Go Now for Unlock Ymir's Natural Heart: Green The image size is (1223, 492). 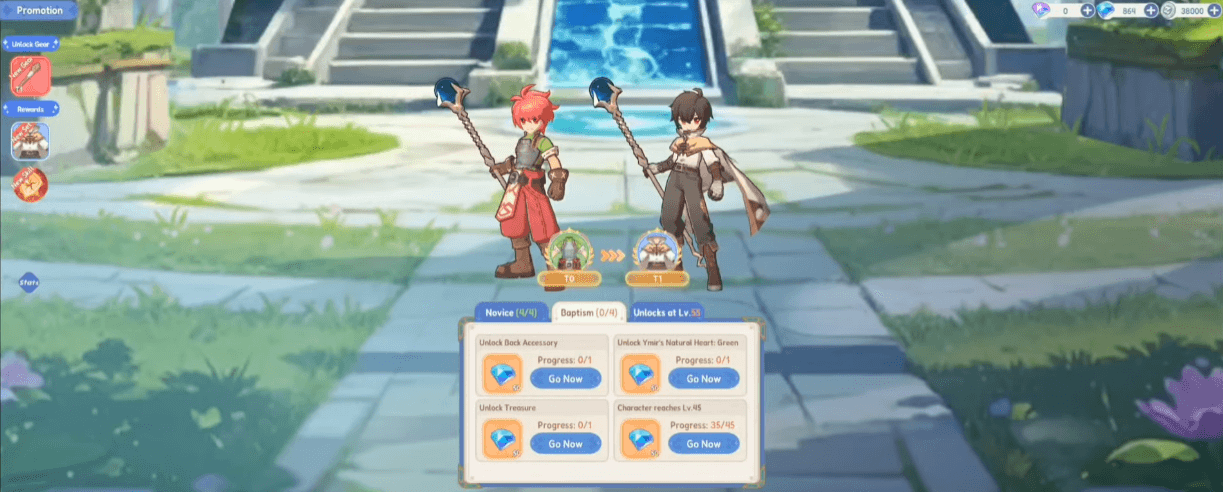[x=703, y=378]
